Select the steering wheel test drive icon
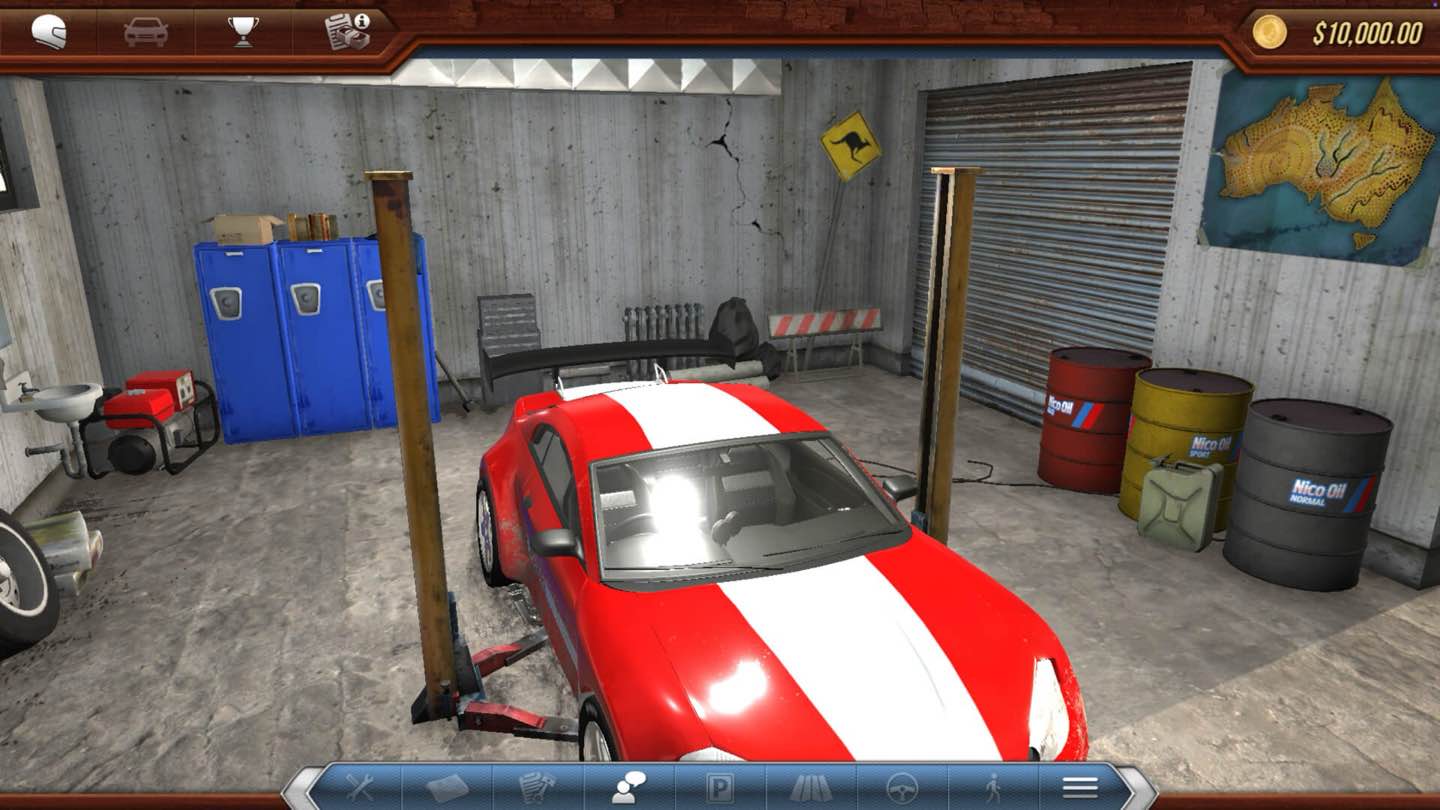The image size is (1440, 810). pos(903,787)
